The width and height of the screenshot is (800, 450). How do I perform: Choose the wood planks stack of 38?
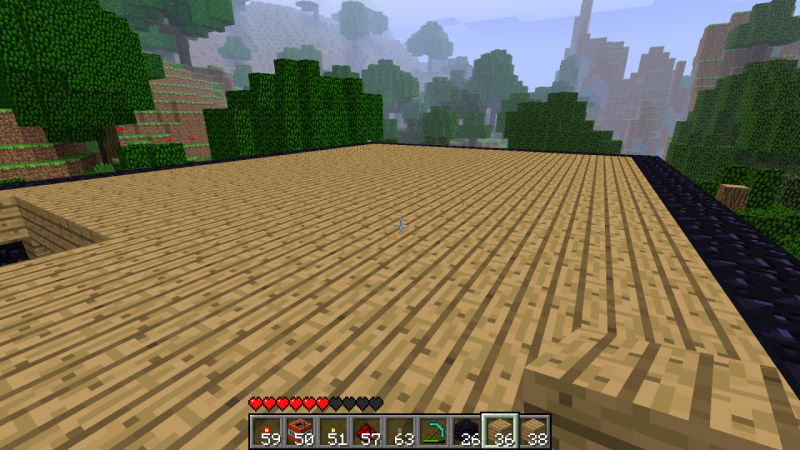point(534,431)
